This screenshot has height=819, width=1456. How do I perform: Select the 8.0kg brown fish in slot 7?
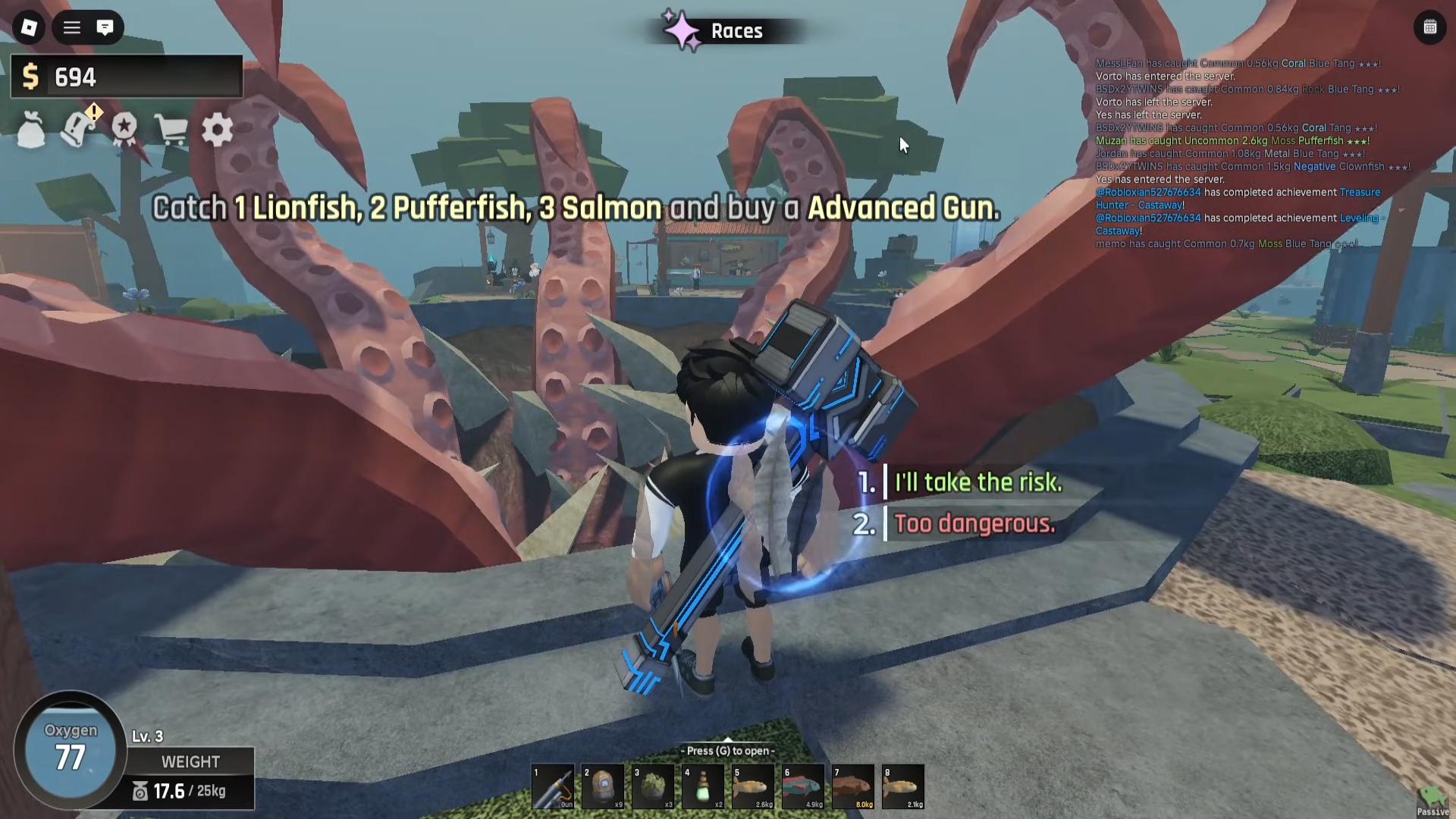pos(853,786)
